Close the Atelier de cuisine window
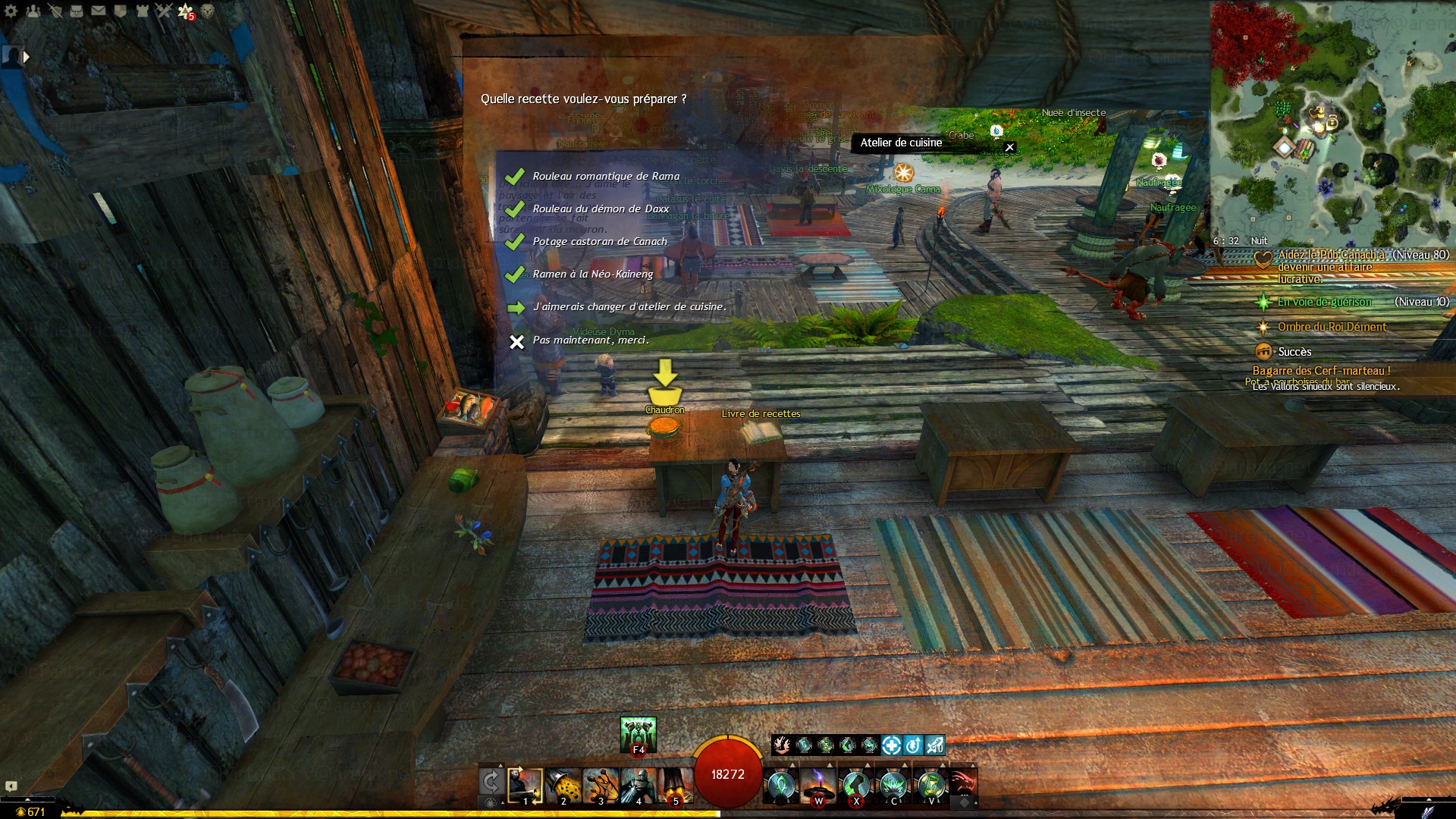The image size is (1456, 819). 1009,147
